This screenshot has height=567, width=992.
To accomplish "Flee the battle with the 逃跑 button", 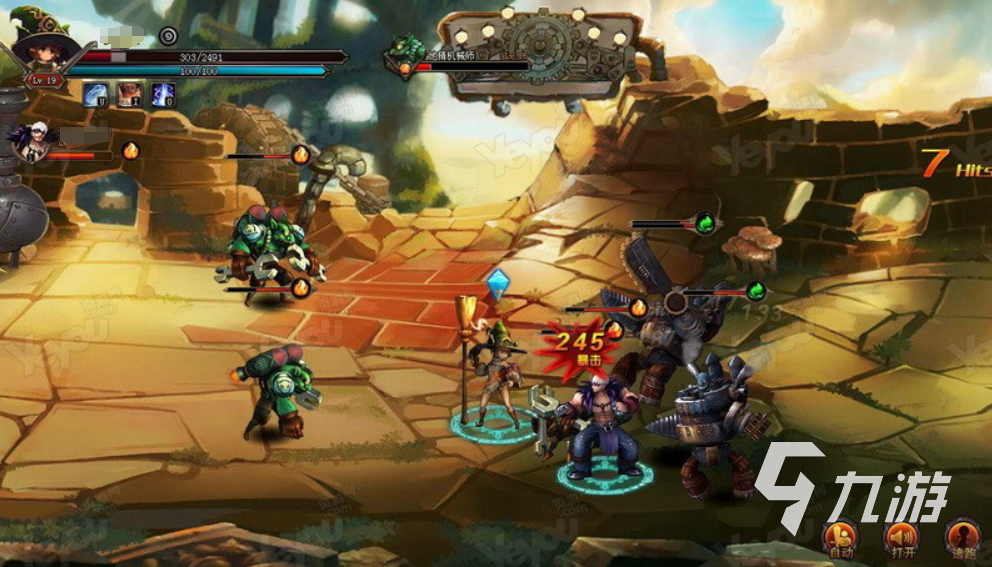I will pos(962,537).
